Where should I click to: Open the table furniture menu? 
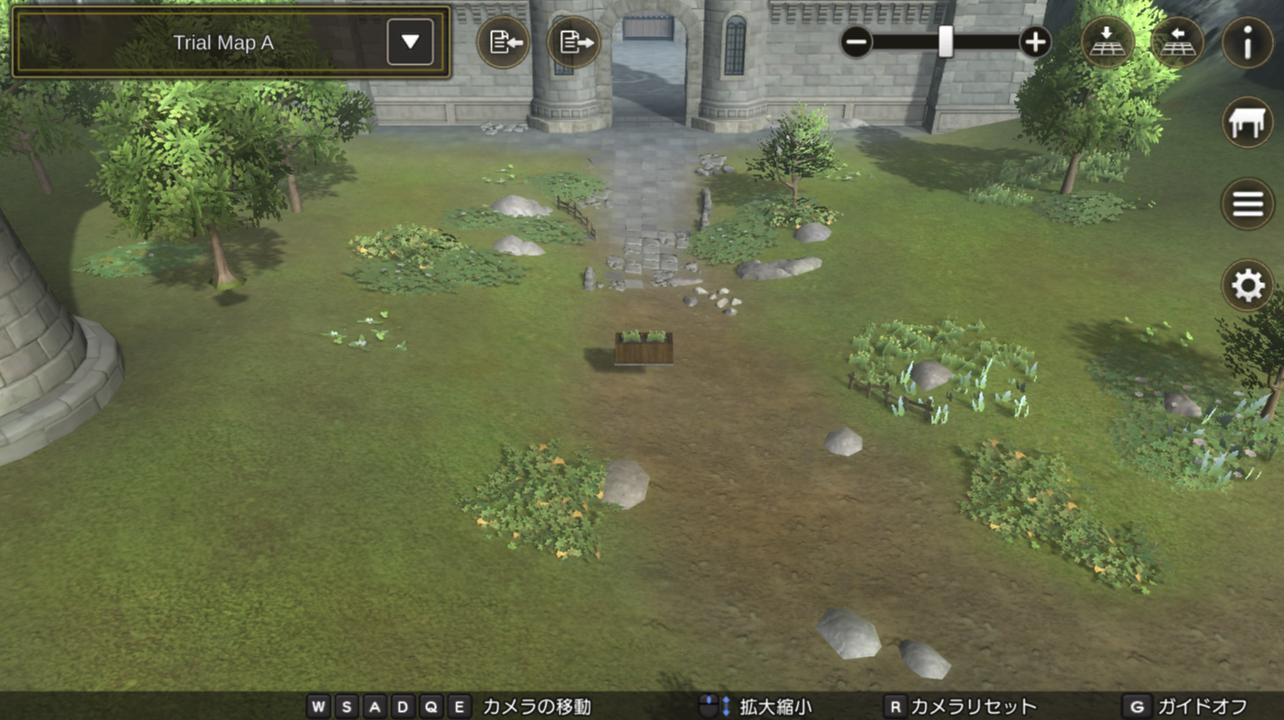coord(1247,123)
